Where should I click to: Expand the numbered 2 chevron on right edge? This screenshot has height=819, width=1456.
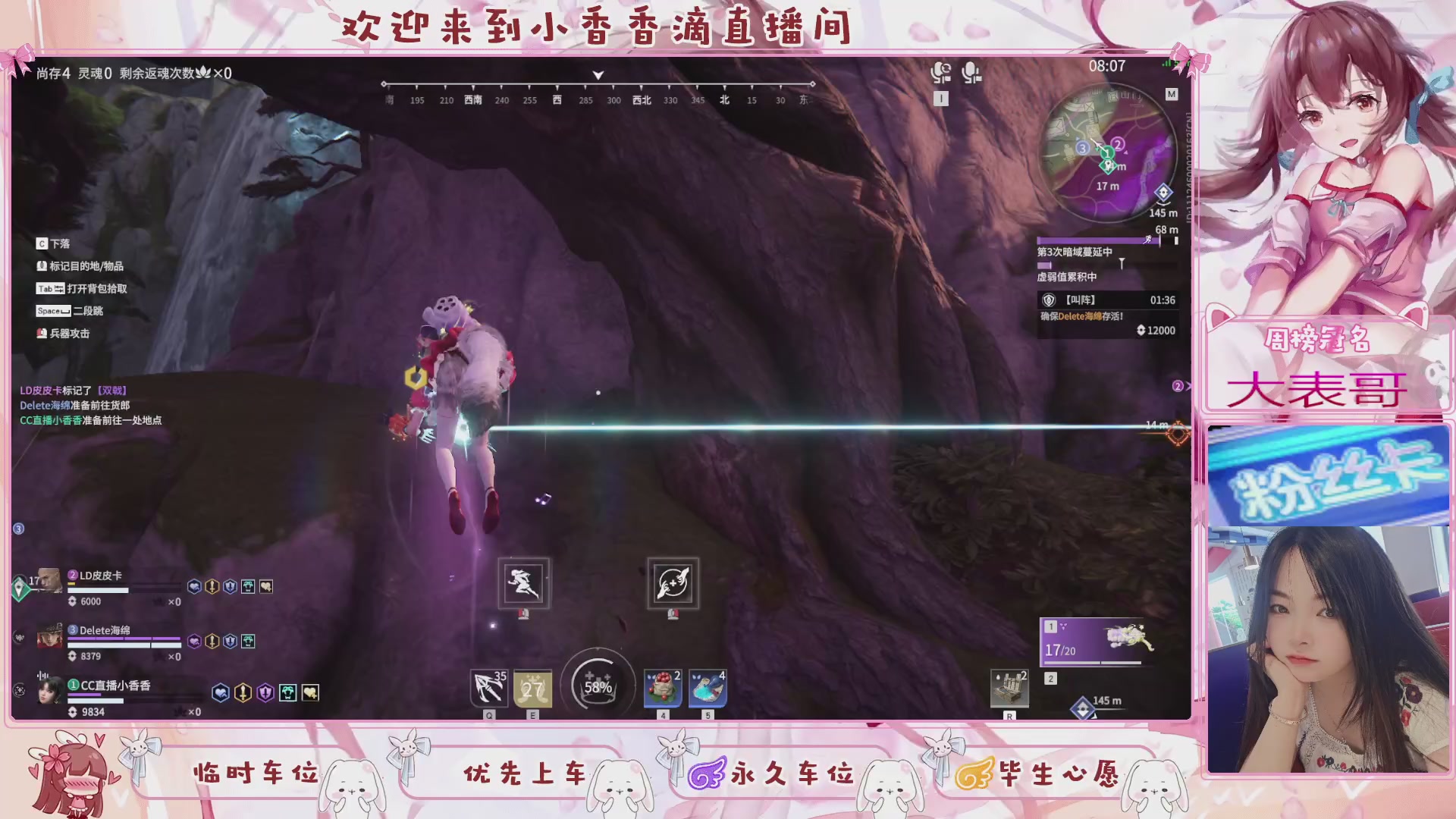click(x=1178, y=386)
